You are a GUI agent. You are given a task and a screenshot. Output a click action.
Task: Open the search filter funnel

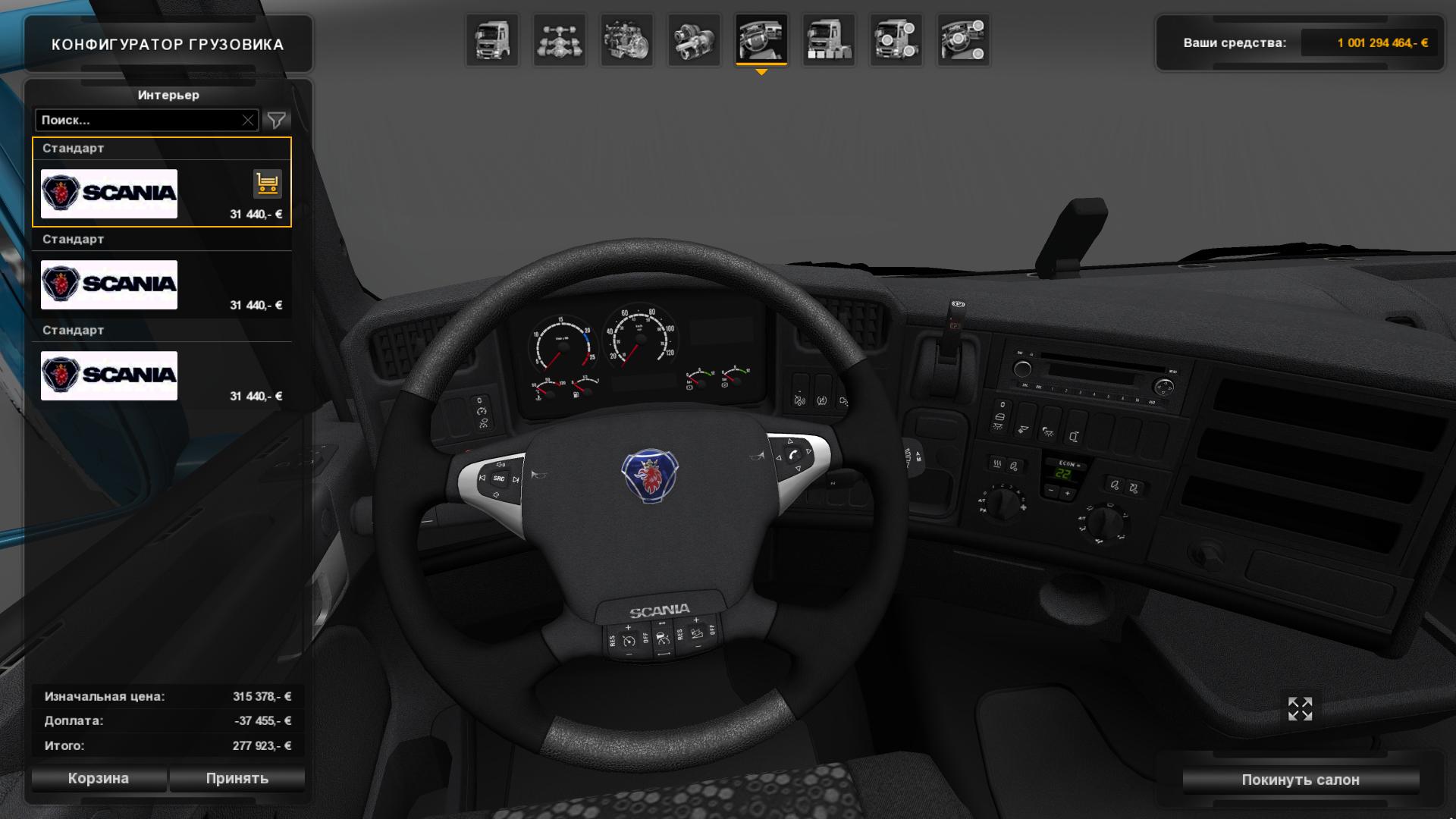278,119
